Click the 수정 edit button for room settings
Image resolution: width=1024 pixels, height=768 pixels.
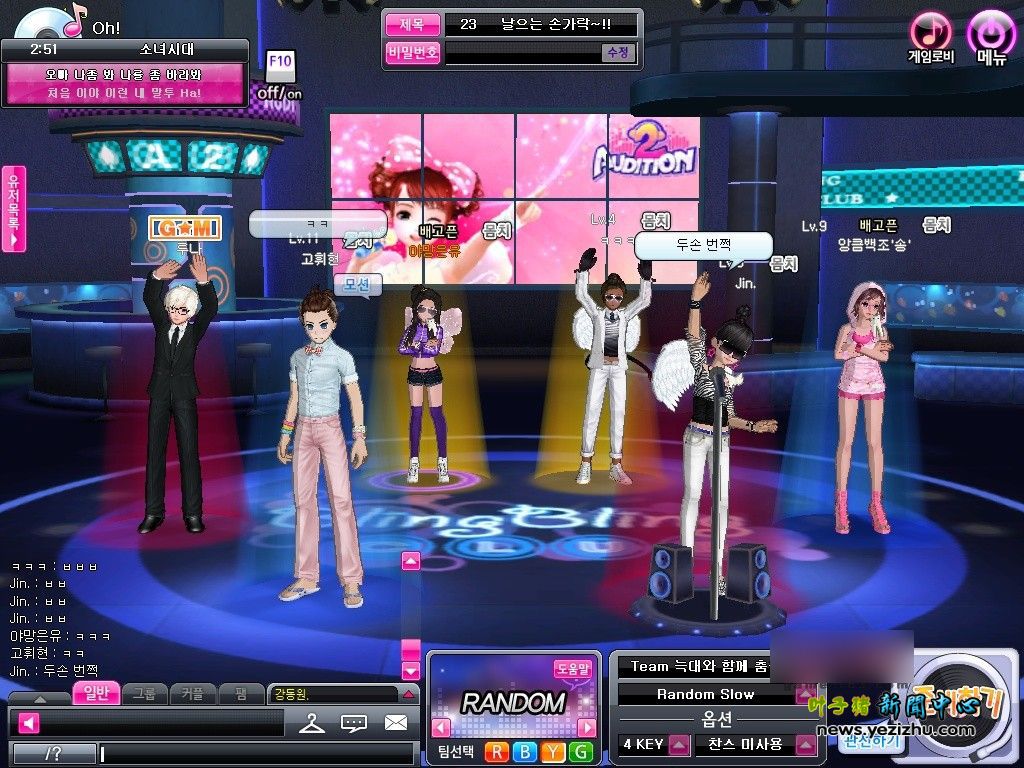pos(618,53)
